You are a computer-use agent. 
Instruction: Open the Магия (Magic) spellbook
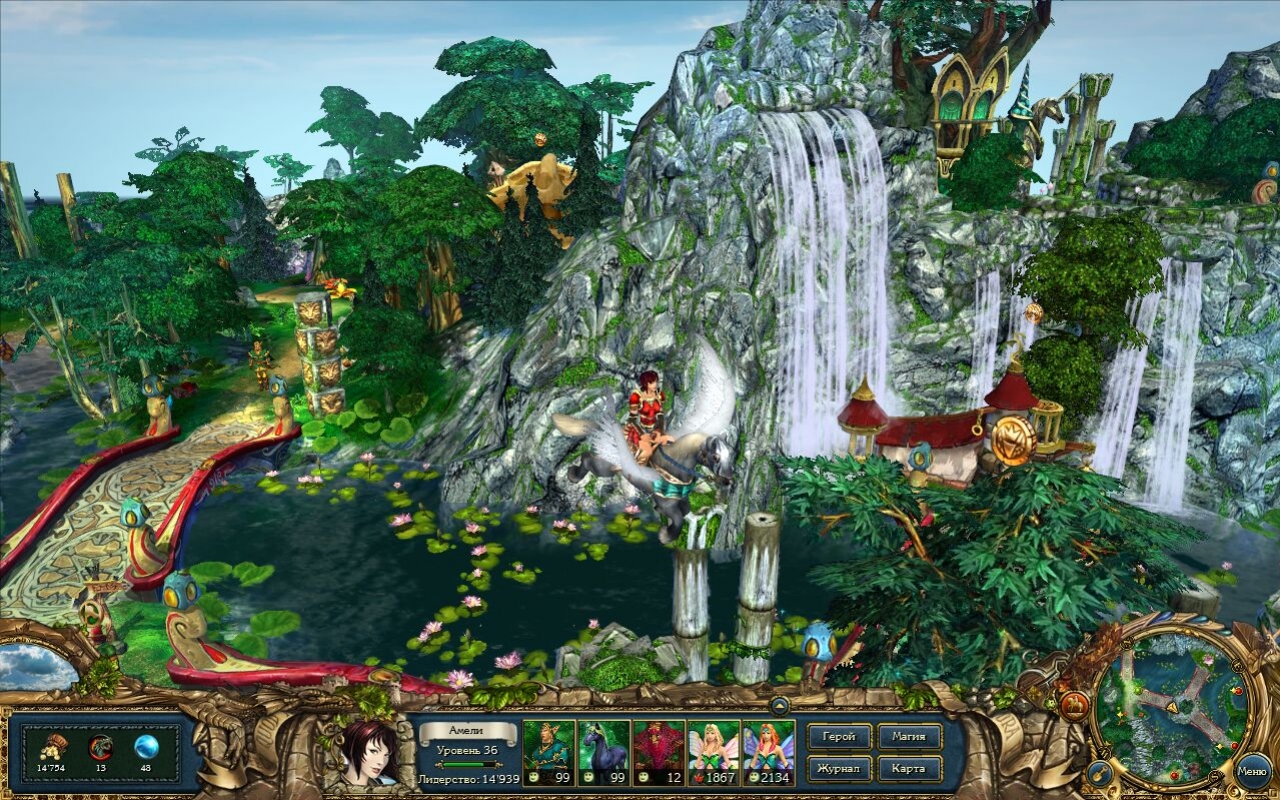point(910,737)
